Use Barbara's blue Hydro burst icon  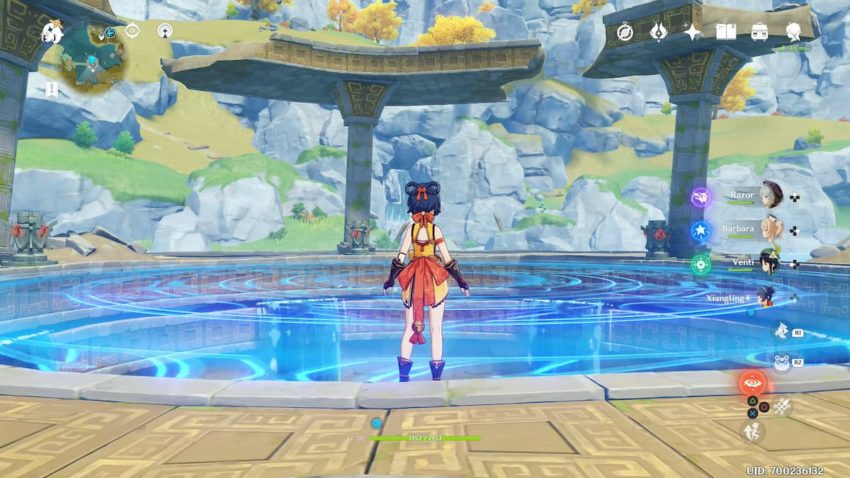(701, 230)
